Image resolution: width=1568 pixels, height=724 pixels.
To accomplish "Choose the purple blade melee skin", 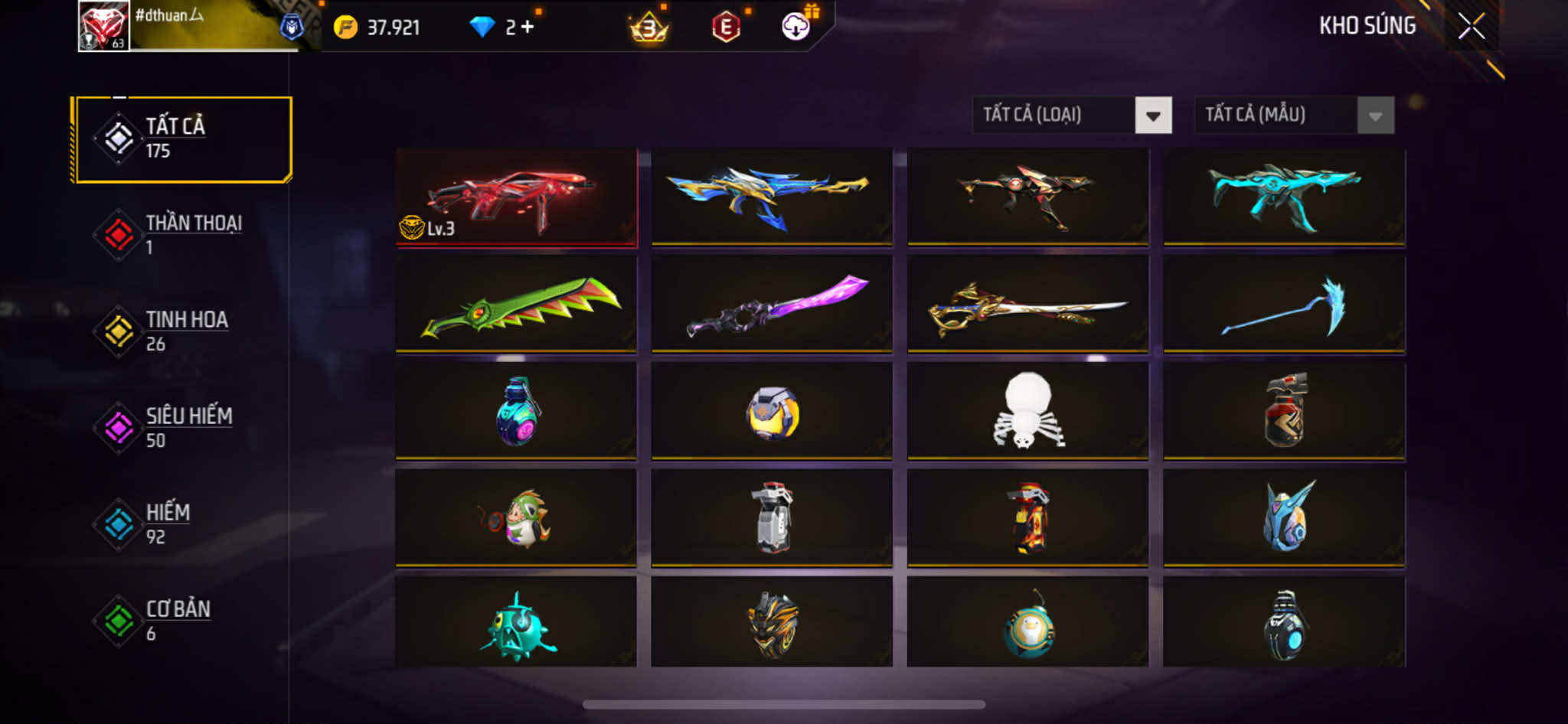I will click(772, 305).
